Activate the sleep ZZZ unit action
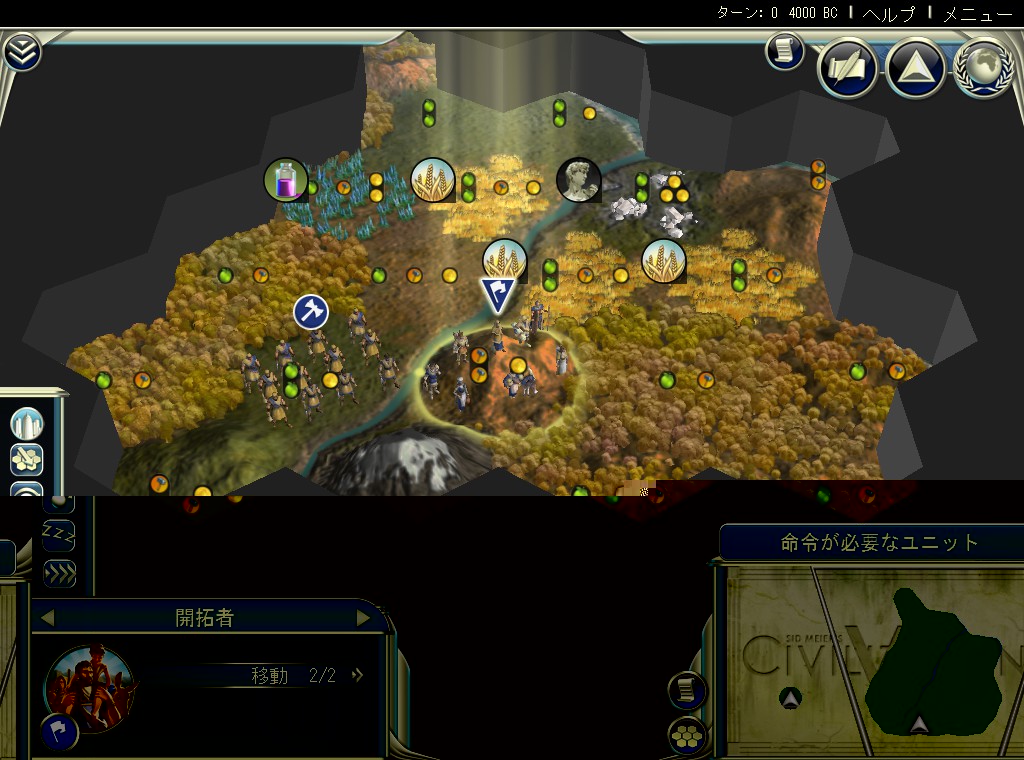The width and height of the screenshot is (1024, 760). [x=59, y=537]
